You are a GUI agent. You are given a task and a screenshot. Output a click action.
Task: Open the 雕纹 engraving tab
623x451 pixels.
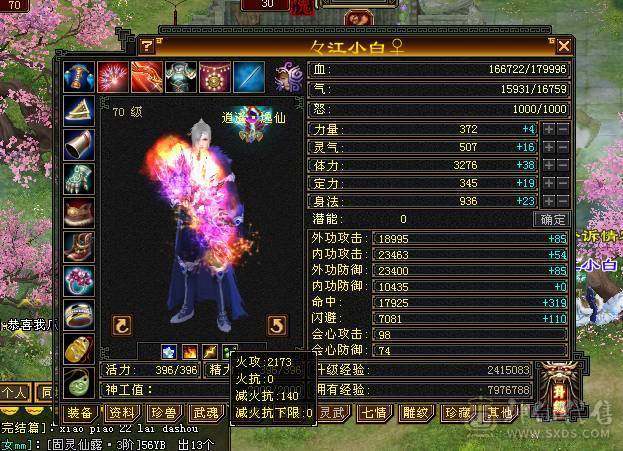pos(415,413)
